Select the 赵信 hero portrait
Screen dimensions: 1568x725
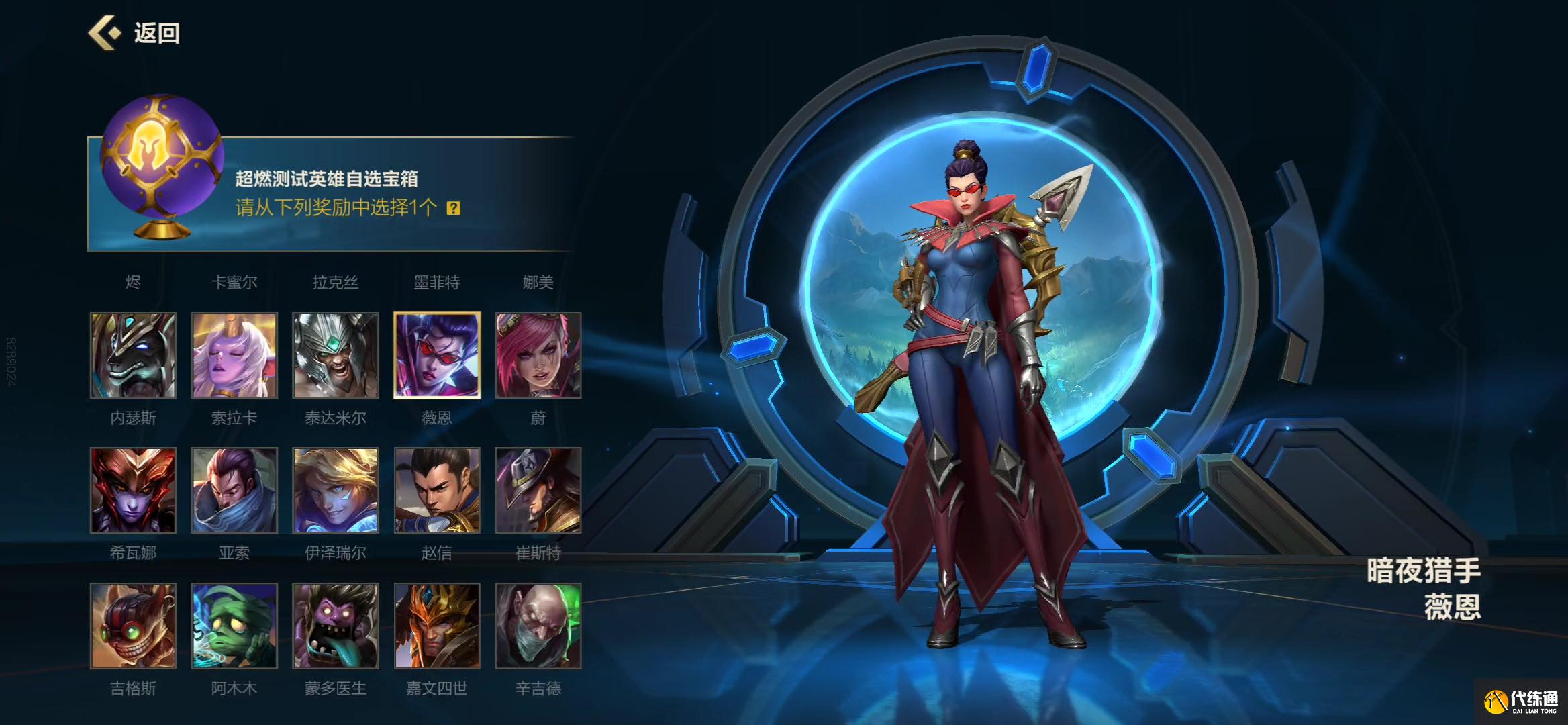(437, 491)
